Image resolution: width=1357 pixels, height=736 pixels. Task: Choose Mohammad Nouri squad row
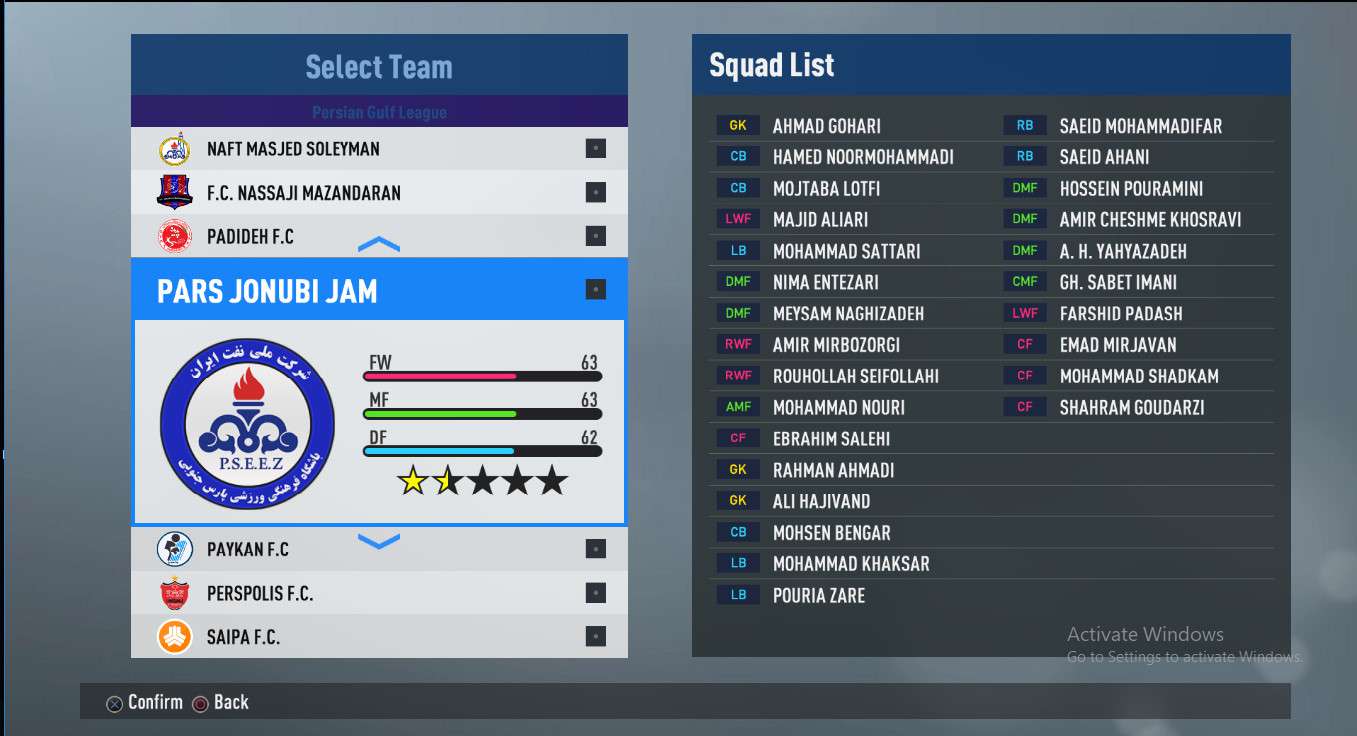[838, 407]
